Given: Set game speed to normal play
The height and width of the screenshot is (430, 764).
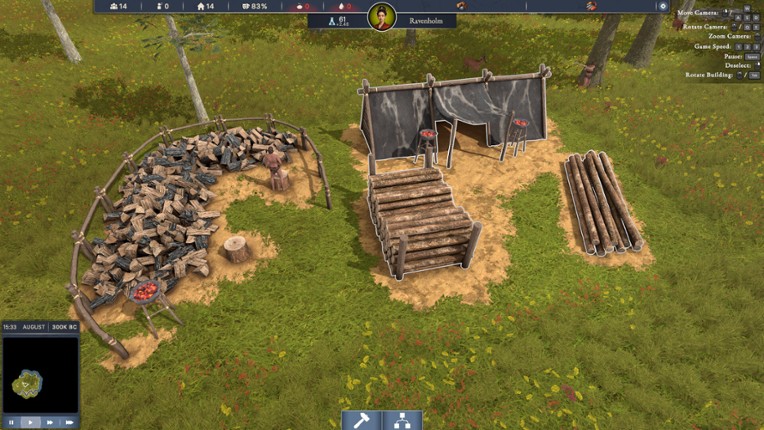Looking at the screenshot, I should (30, 422).
